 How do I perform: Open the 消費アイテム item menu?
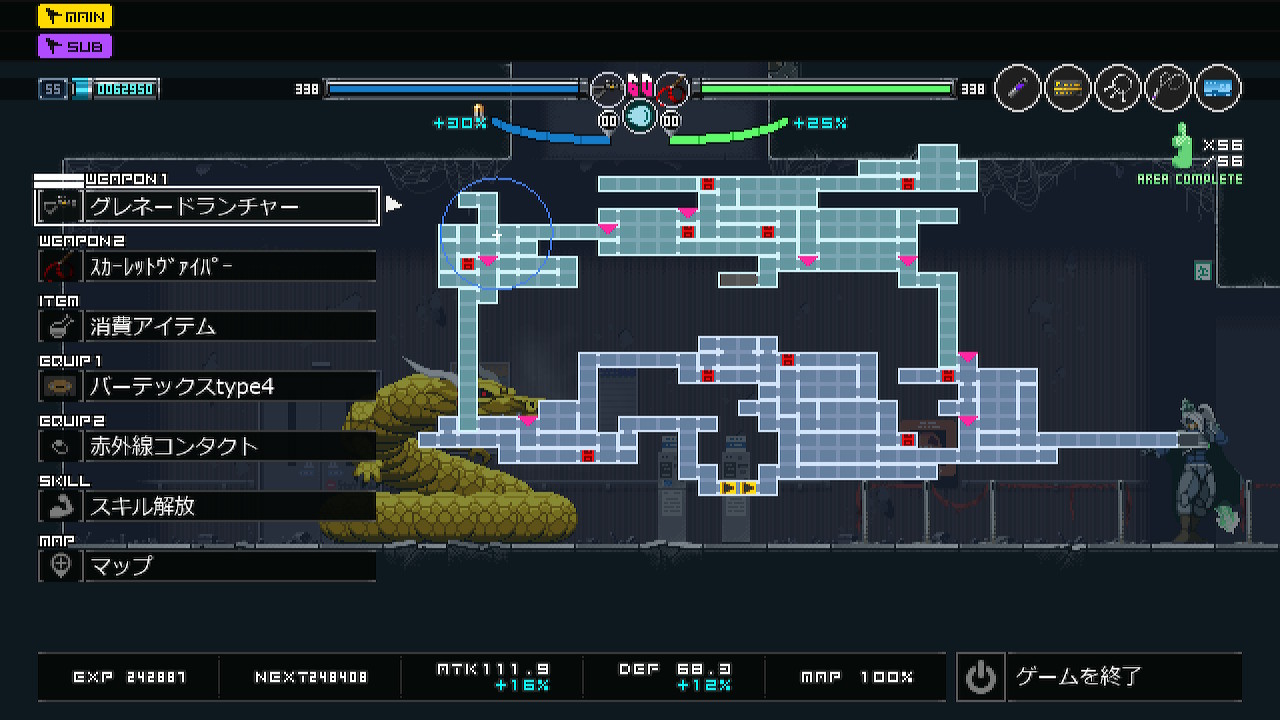point(207,326)
